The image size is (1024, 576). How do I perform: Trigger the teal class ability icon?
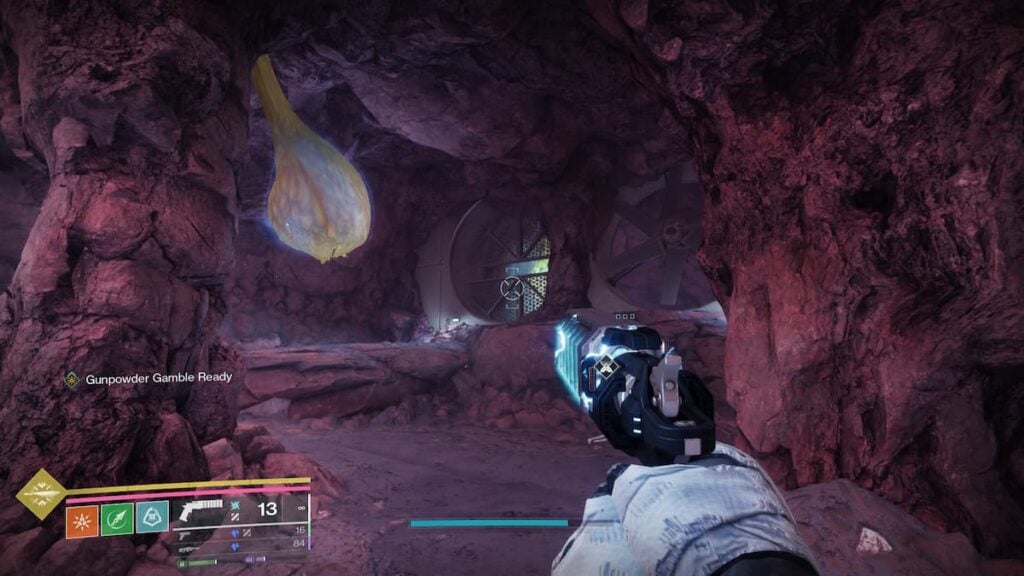(x=152, y=518)
